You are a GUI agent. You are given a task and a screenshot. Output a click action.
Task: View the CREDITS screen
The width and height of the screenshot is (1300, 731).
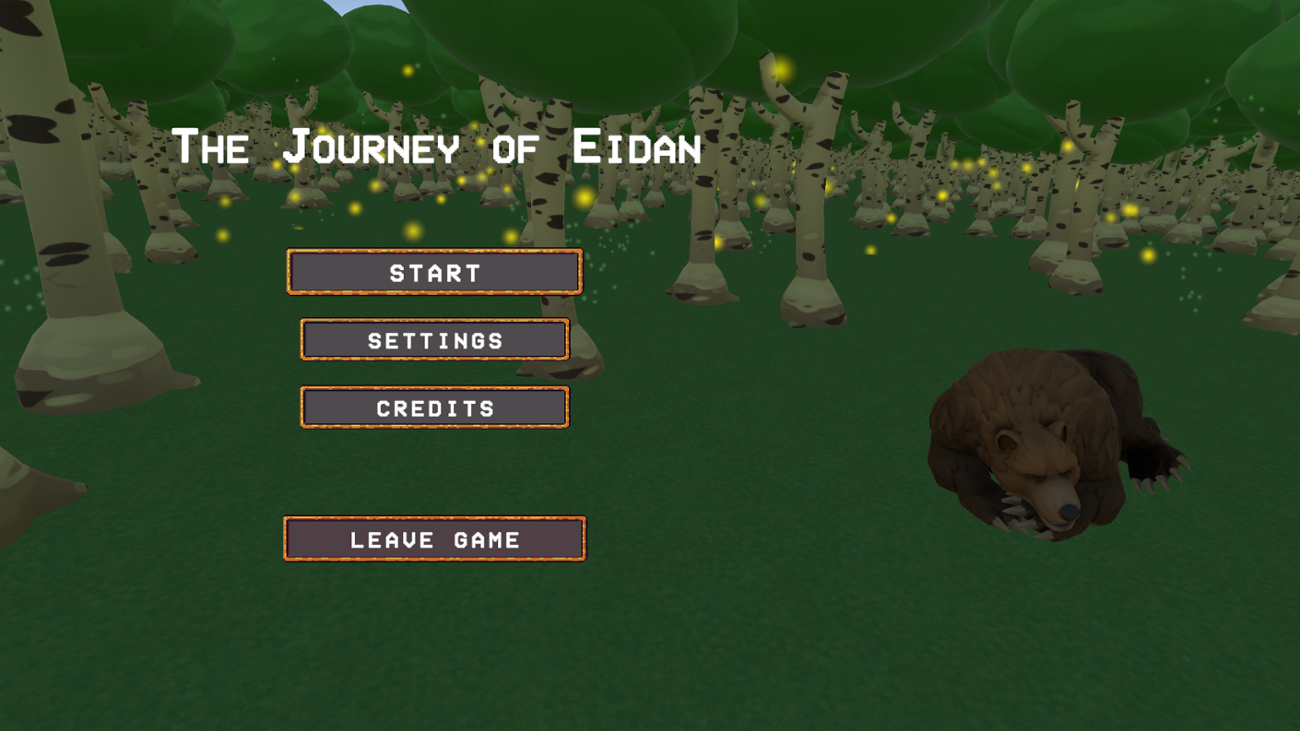pyautogui.click(x=434, y=407)
